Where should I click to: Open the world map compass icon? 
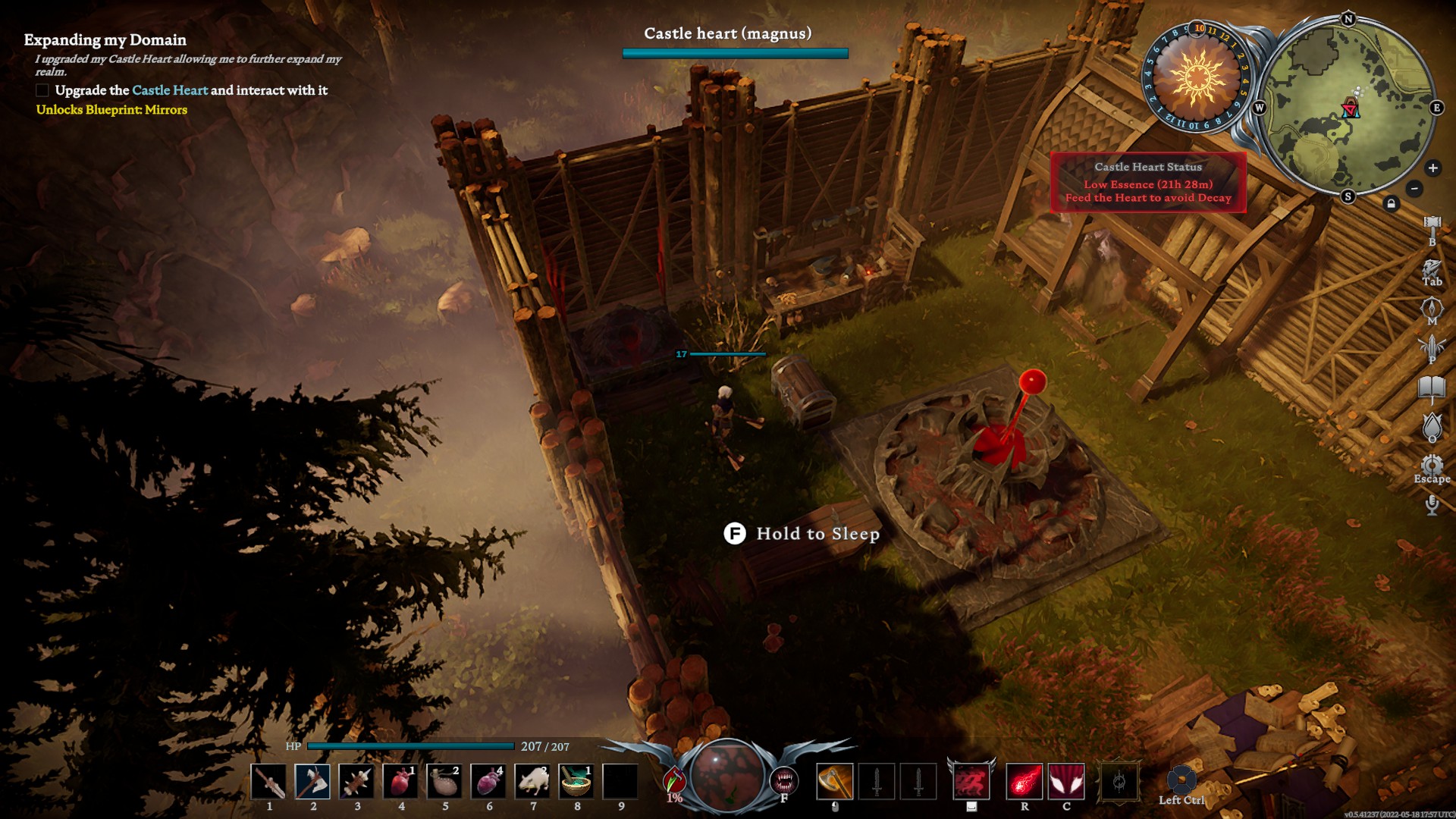tap(1432, 308)
